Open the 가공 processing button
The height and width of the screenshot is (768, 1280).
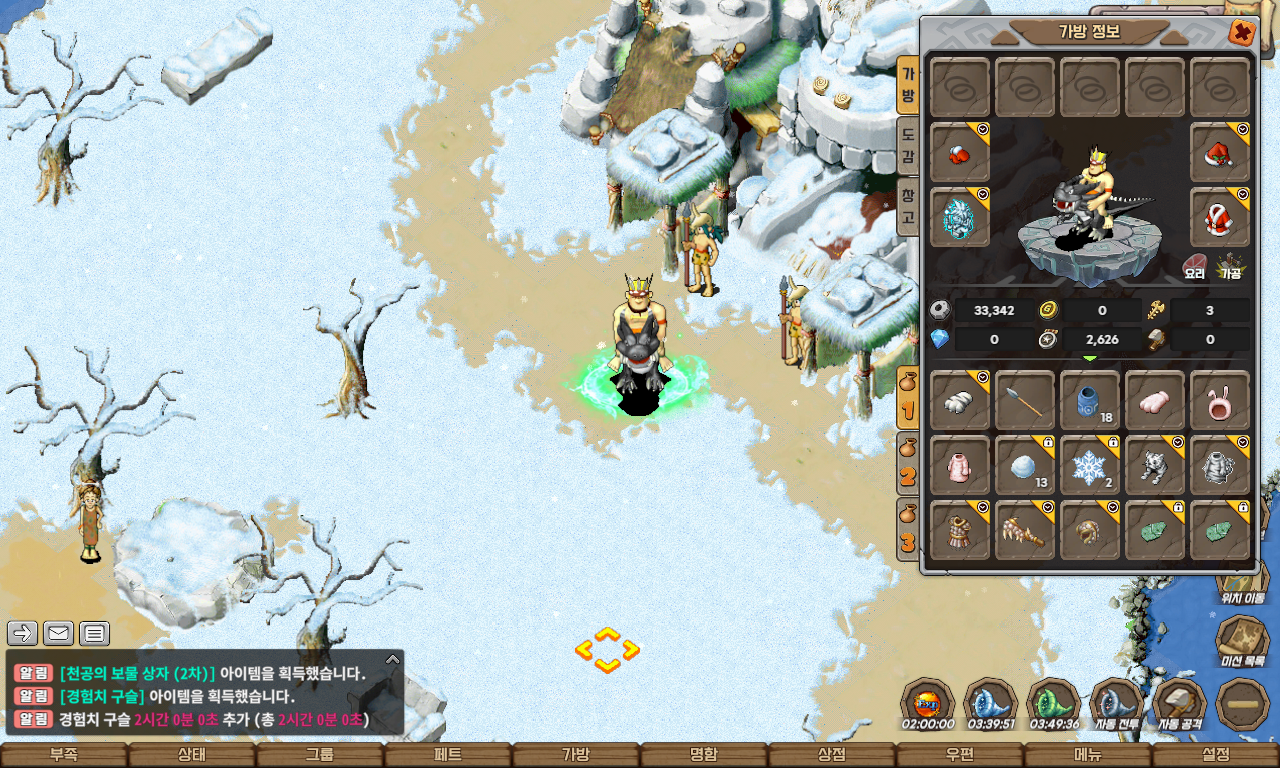pos(1229,266)
